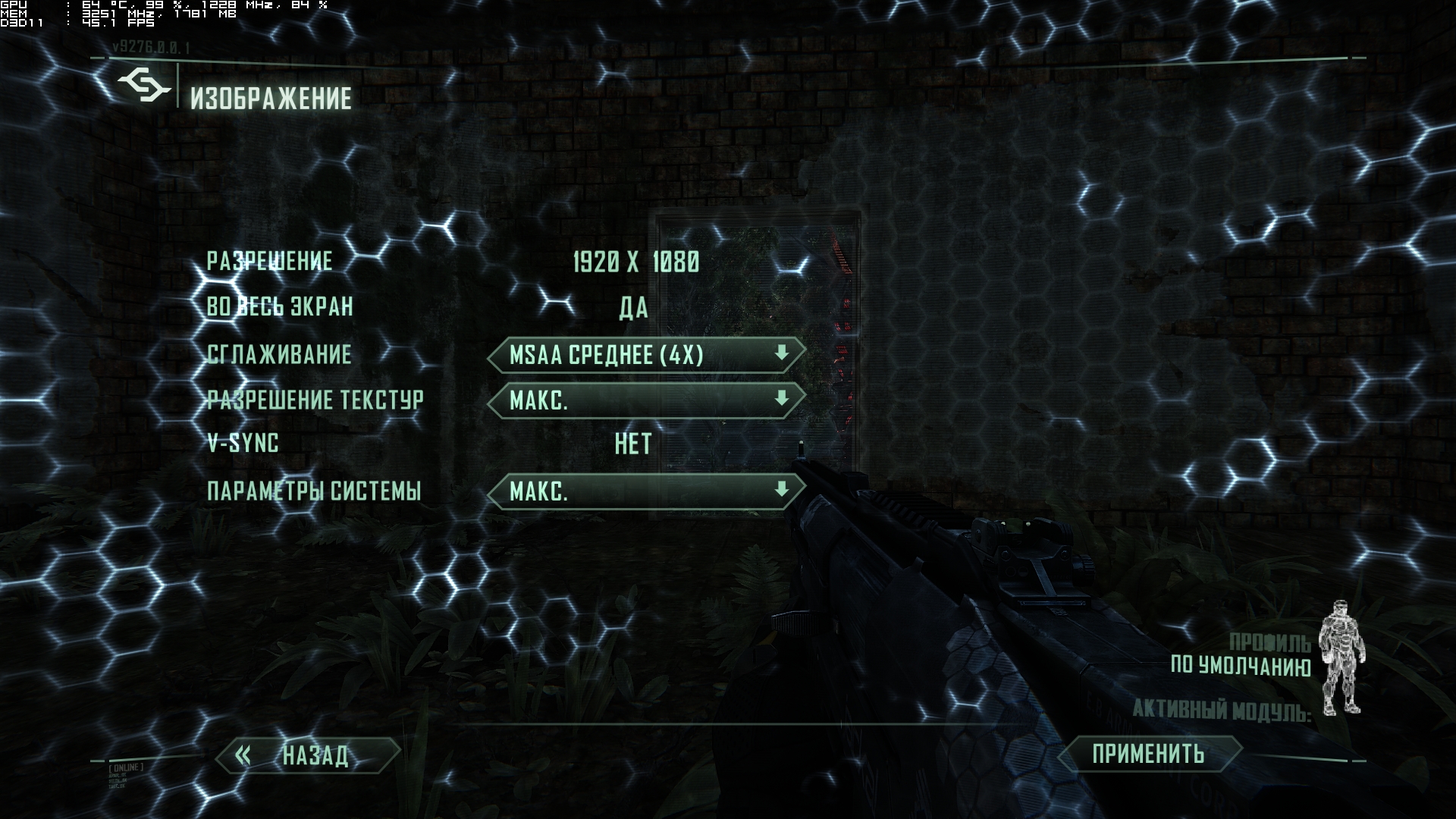The image size is (1456, 819).
Task: Select the По умолчанию profile
Action: [x=1241, y=666]
